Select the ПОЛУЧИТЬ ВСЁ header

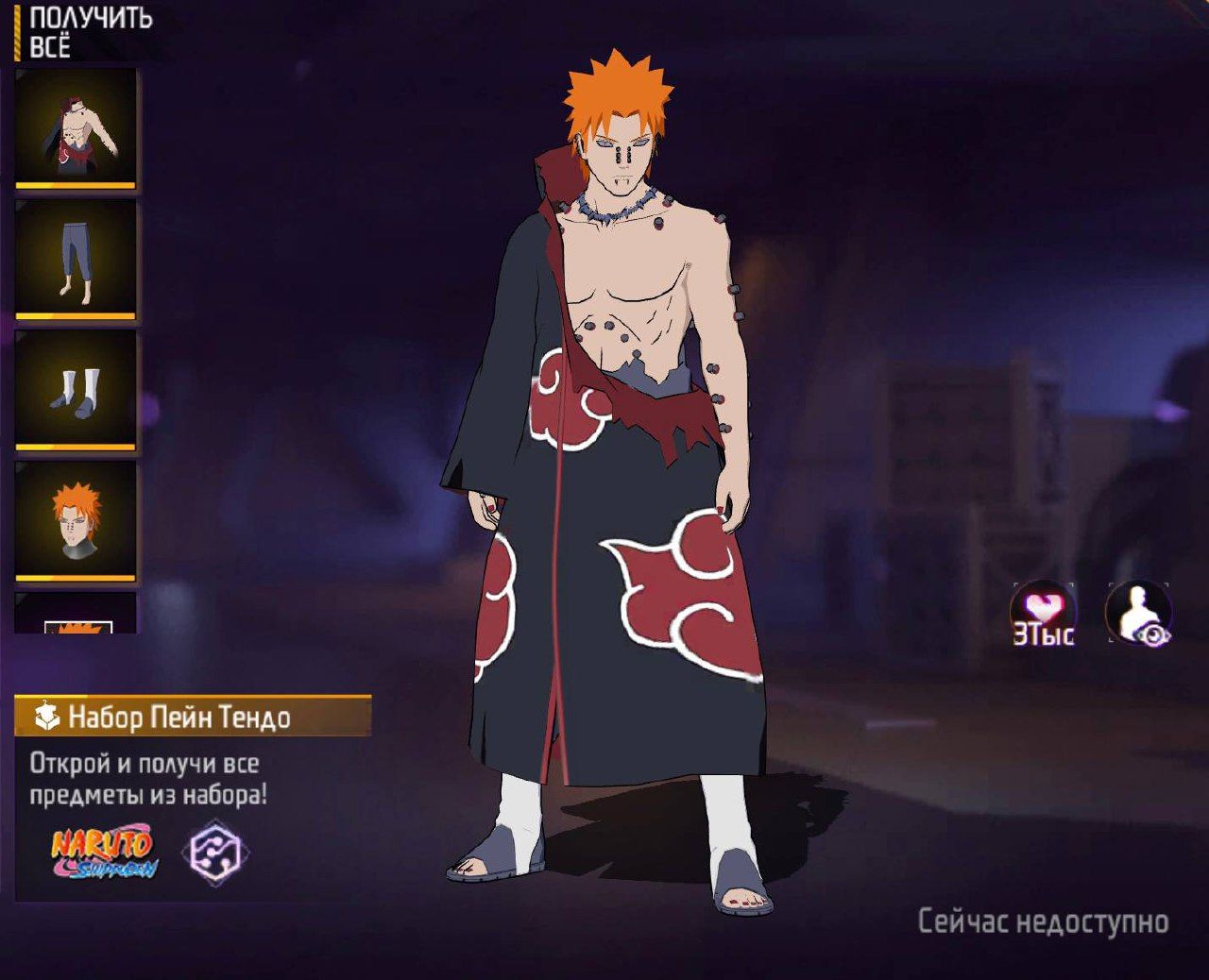pyautogui.click(x=90, y=33)
